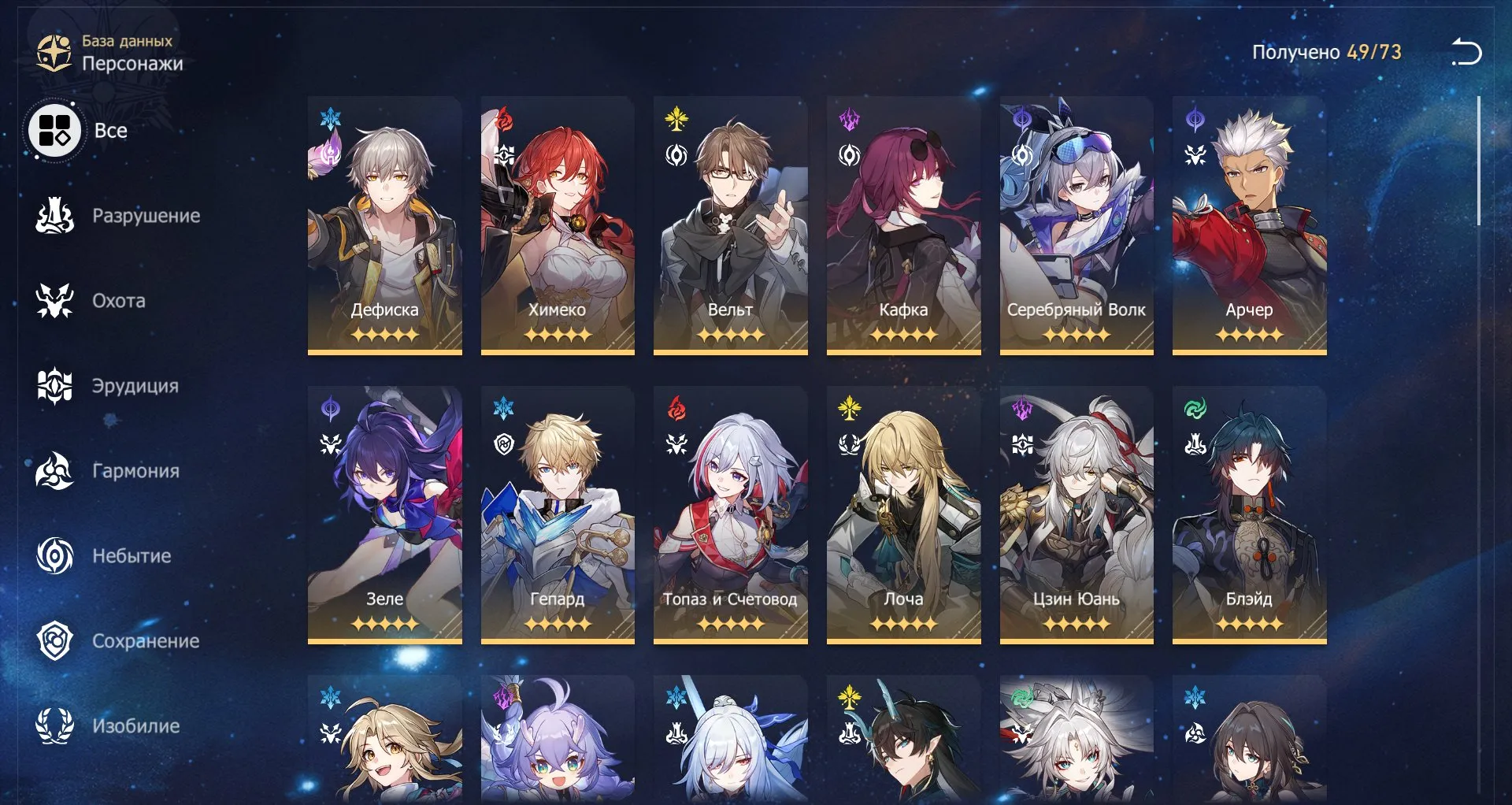
Task: Click the Эрудиция path filter icon
Action: point(52,386)
